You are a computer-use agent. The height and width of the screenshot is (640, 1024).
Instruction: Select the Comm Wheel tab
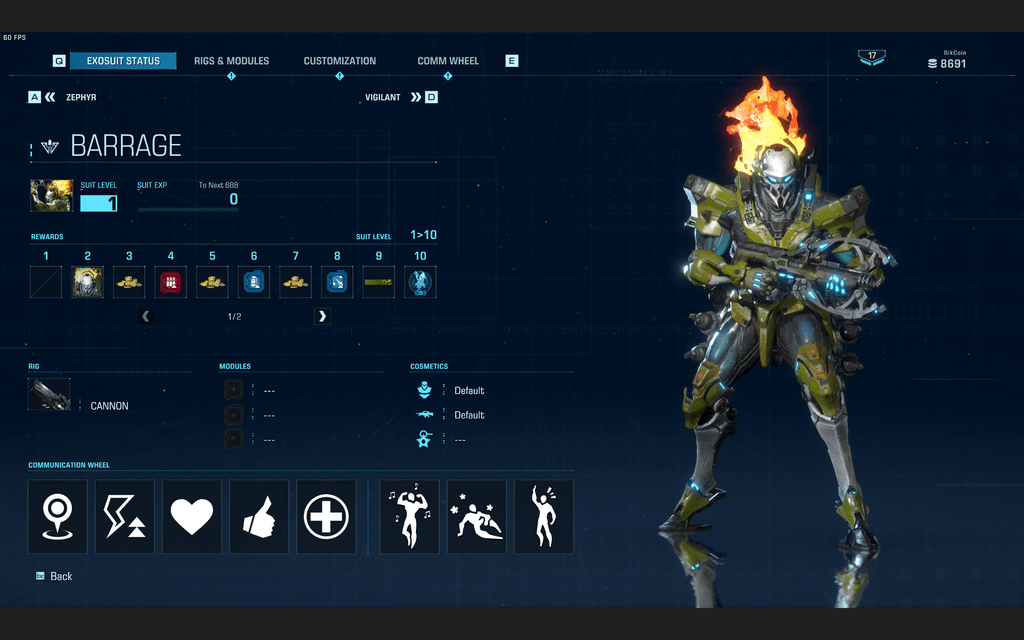448,61
